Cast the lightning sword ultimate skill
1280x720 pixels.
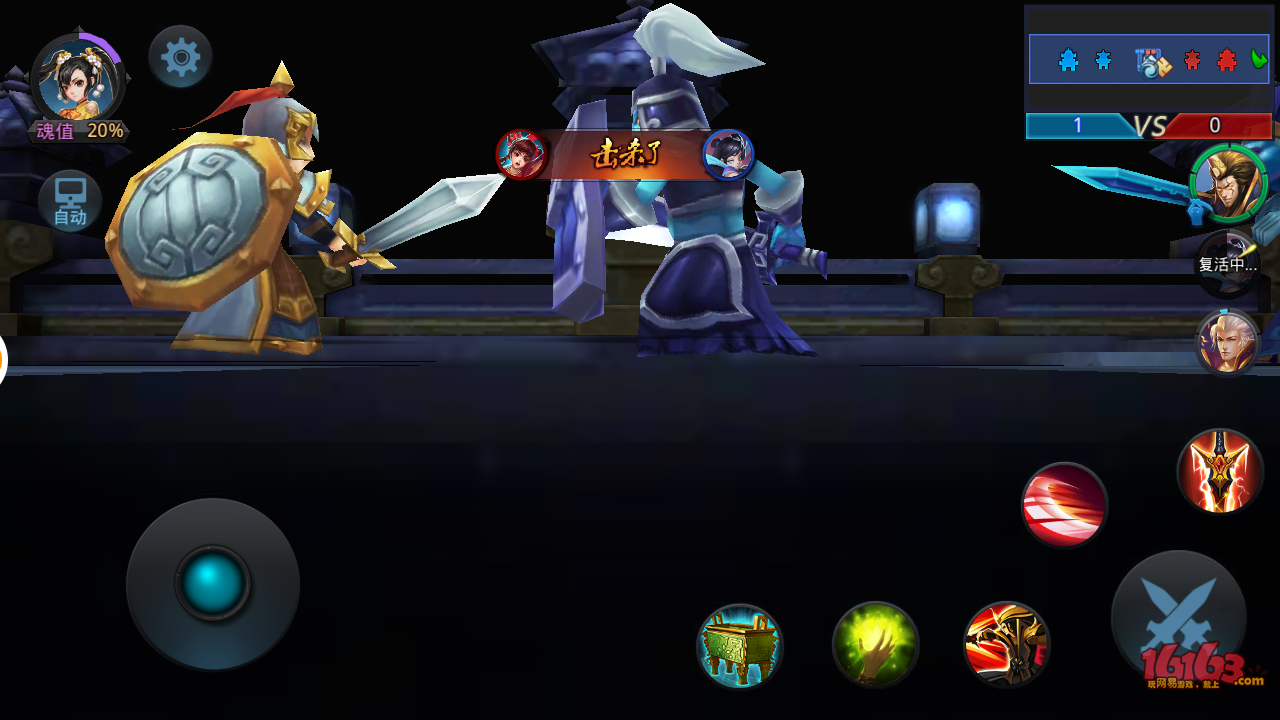(x=1220, y=471)
